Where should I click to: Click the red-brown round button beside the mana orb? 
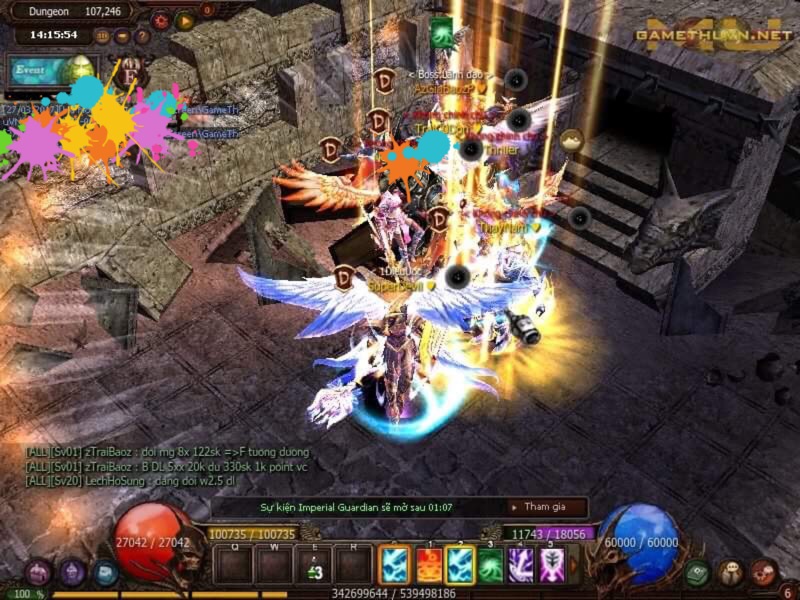764,573
